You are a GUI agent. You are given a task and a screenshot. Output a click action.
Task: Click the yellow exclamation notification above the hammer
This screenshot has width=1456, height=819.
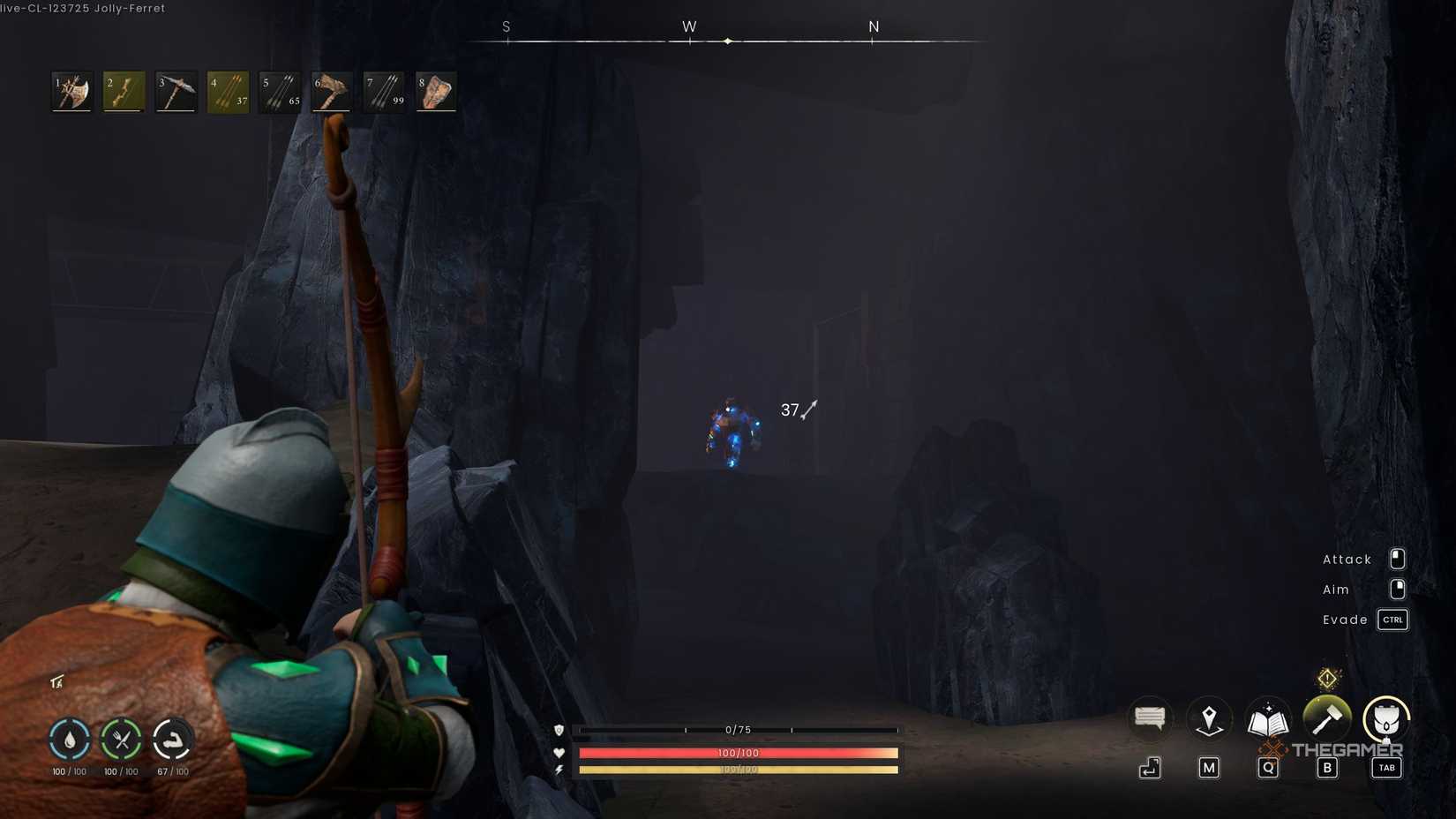tap(1326, 676)
